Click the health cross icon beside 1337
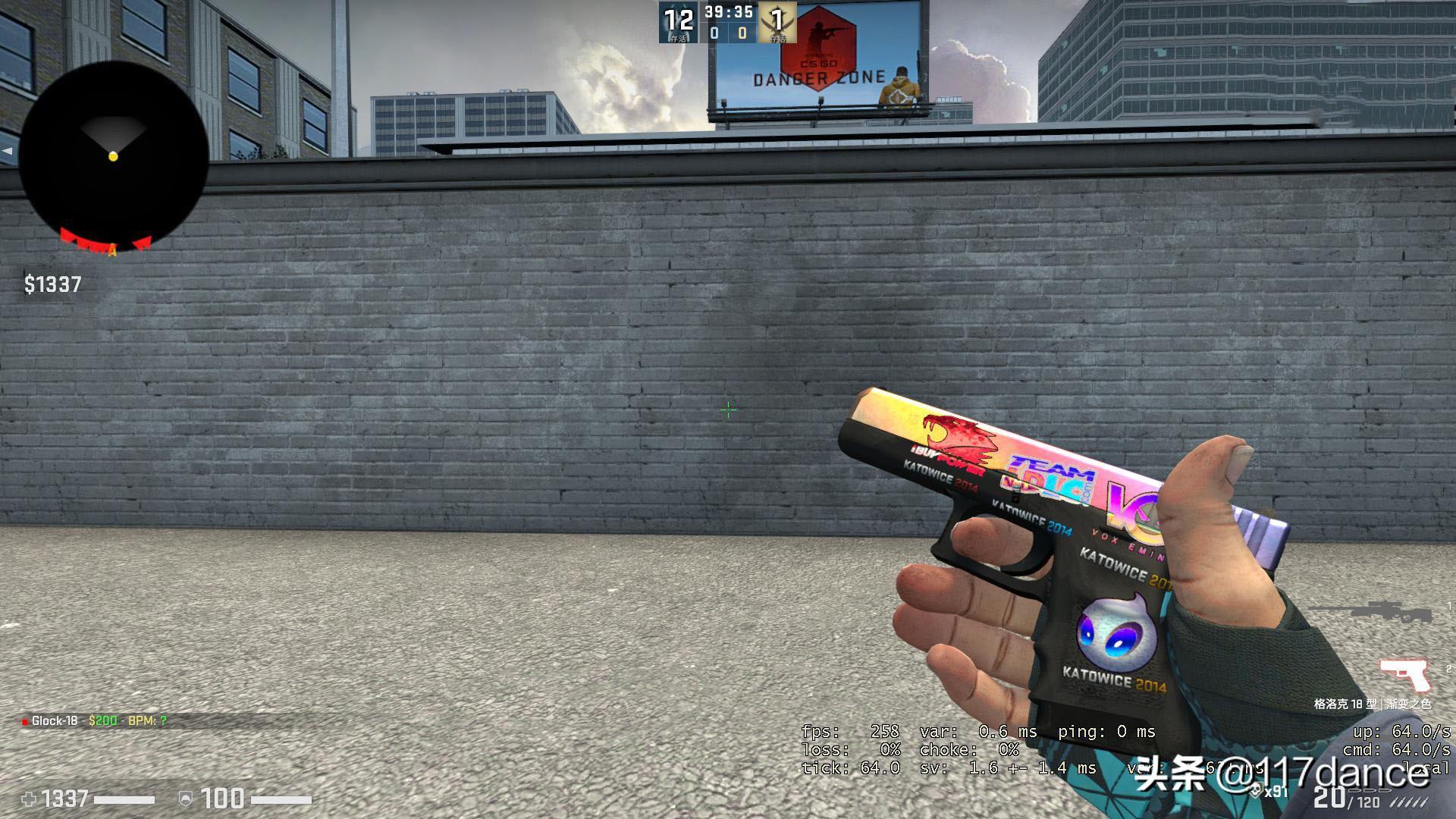The height and width of the screenshot is (819, 1456). pos(27,799)
